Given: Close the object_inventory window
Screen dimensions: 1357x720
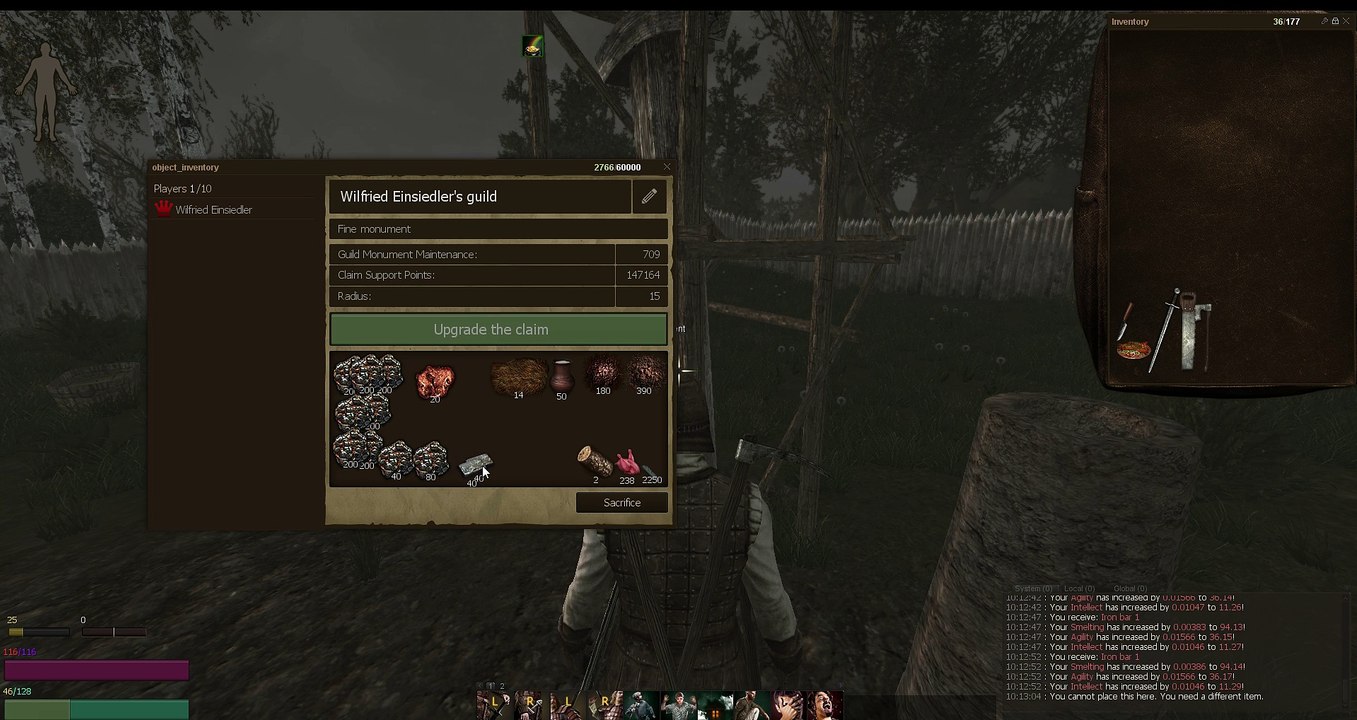Looking at the screenshot, I should [x=667, y=167].
